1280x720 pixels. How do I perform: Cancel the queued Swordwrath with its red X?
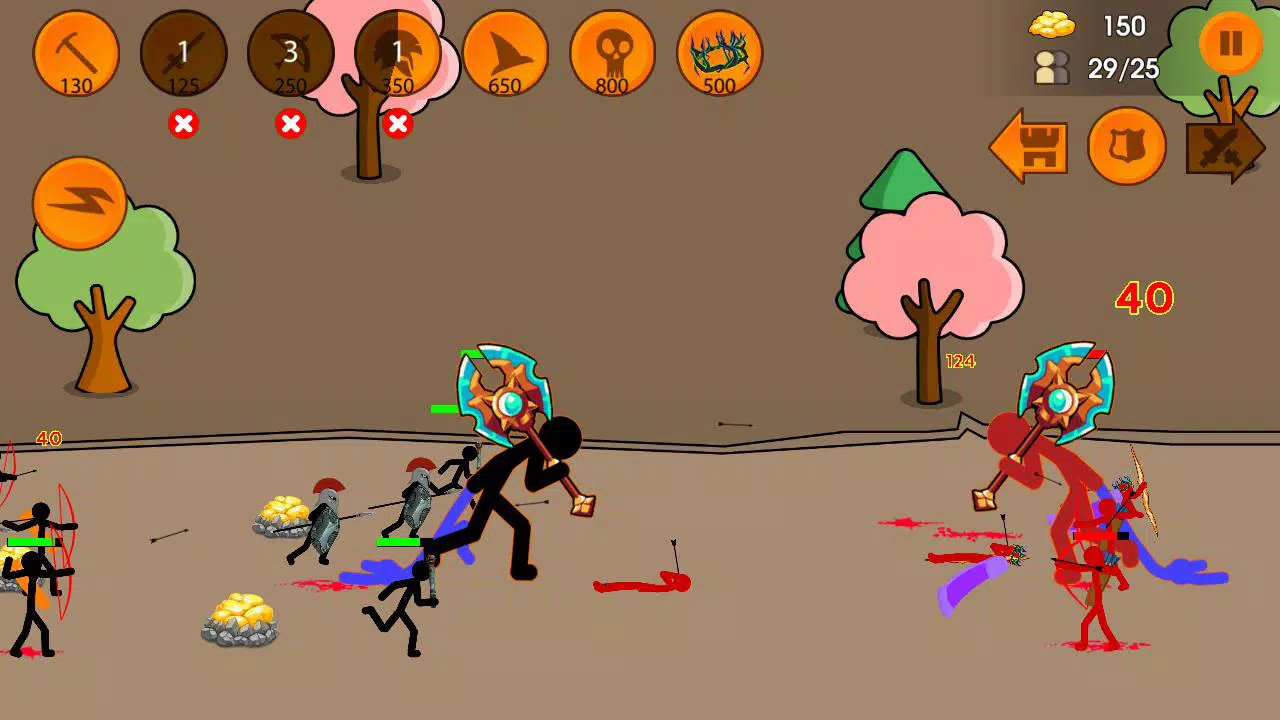tap(183, 124)
